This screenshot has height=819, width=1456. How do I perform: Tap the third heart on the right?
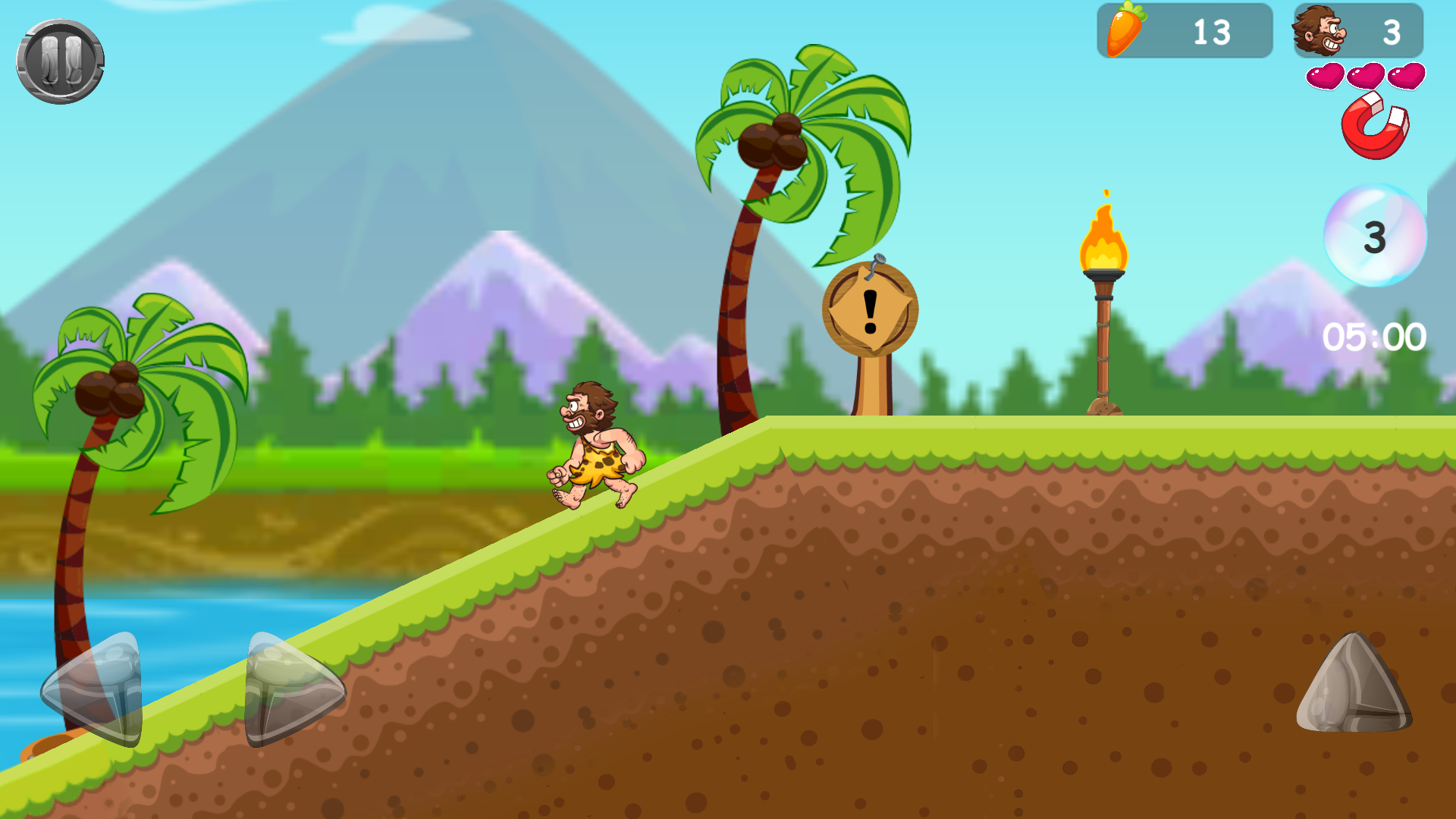(1407, 76)
